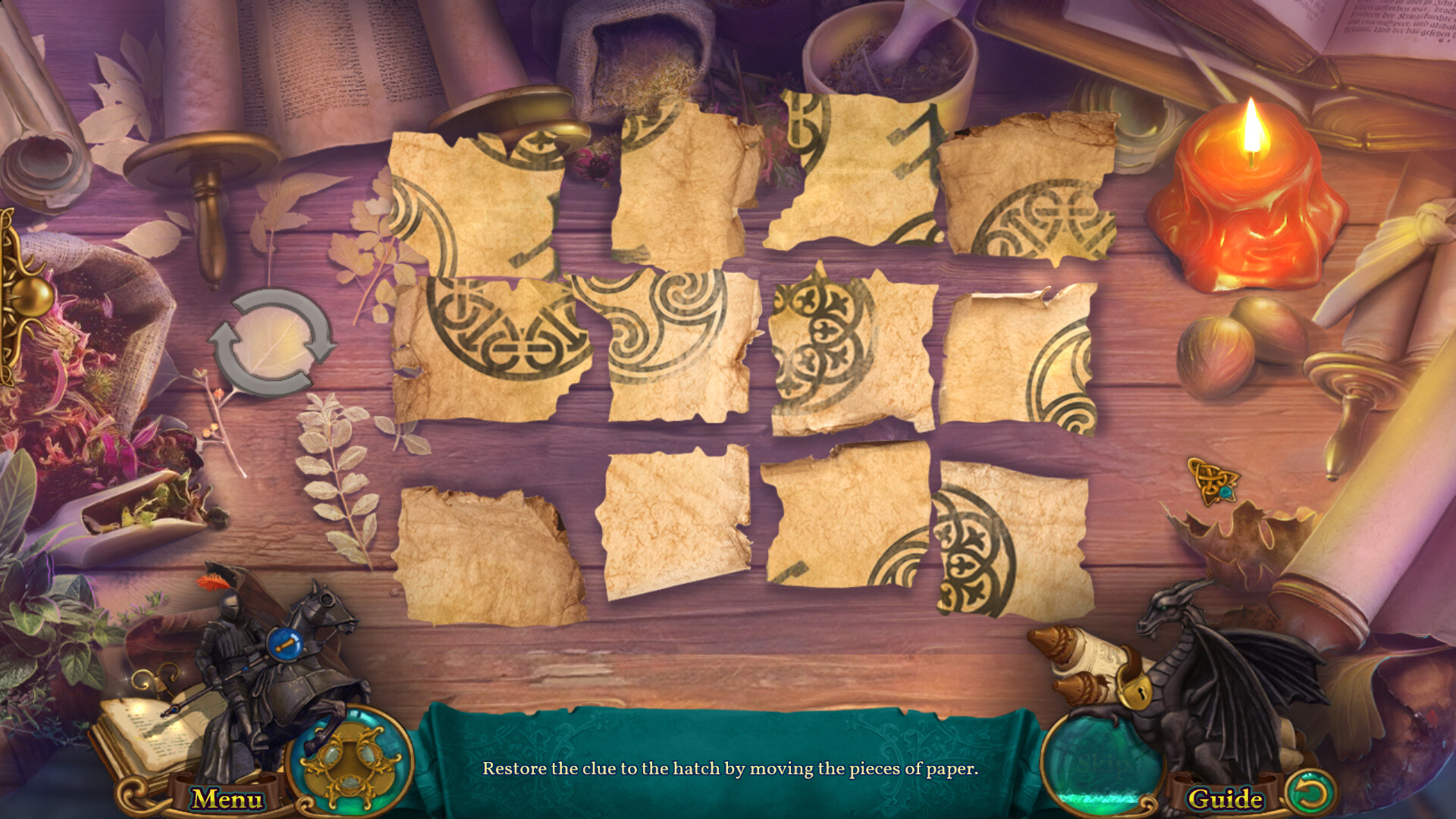Open the Guide button
1456x819 pixels.
(1225, 799)
